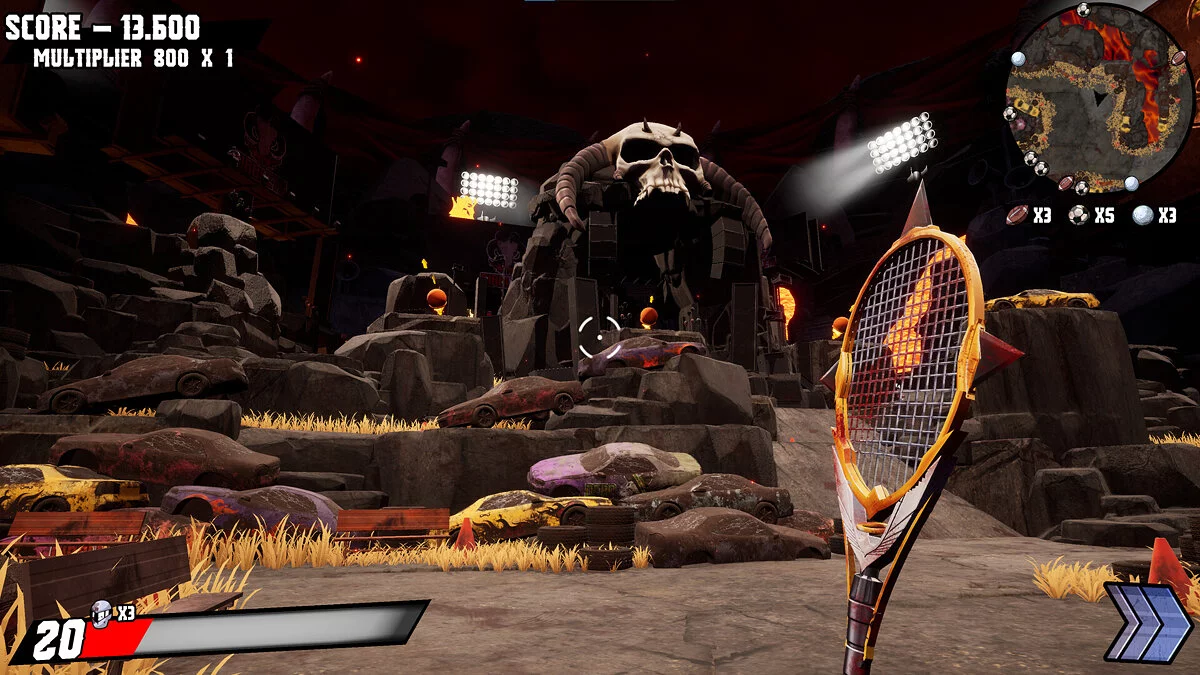Click the helmet lives icon
Viewport: 1200px width, 675px height.
coord(101,613)
